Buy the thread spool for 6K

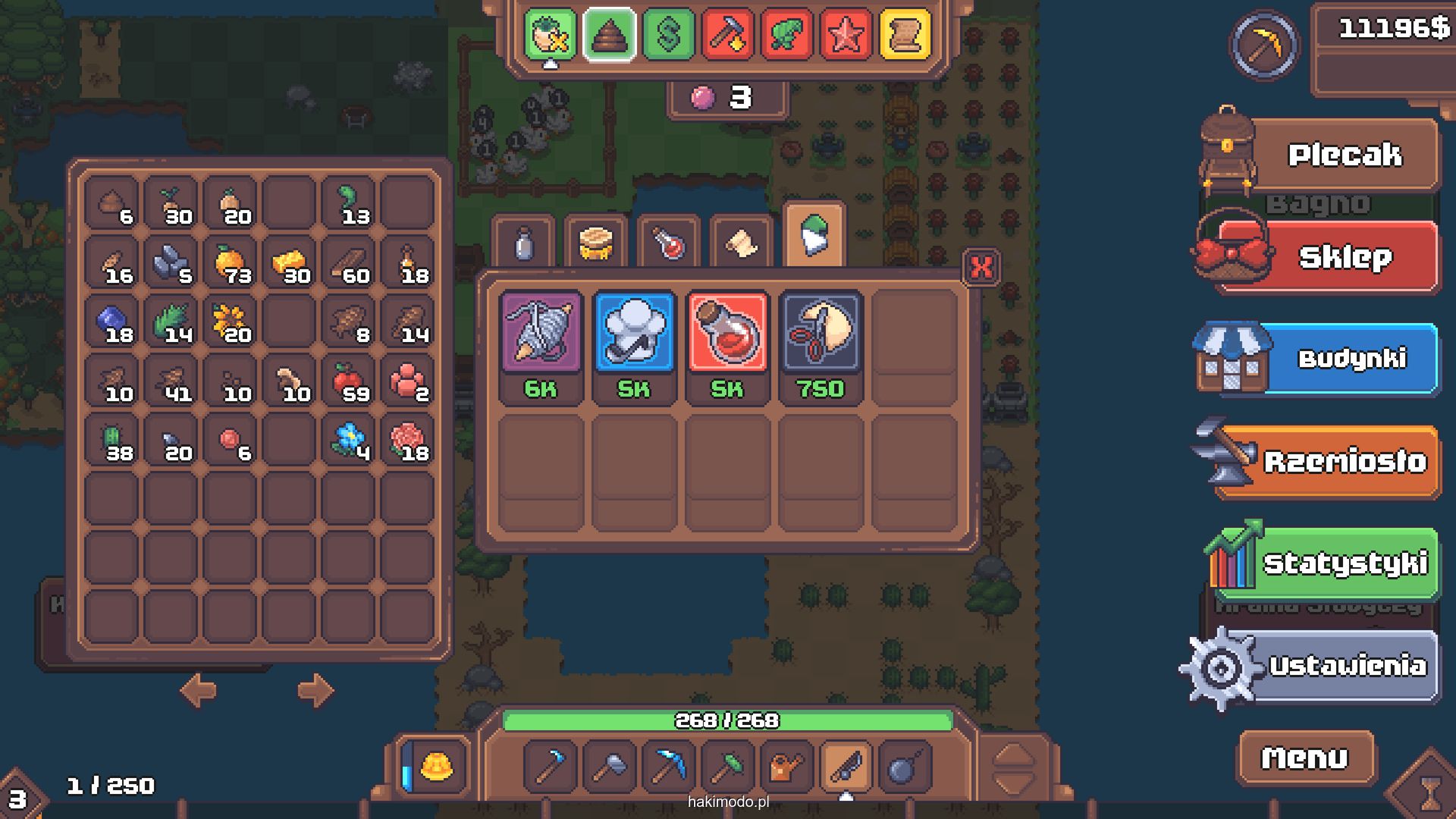point(541,333)
